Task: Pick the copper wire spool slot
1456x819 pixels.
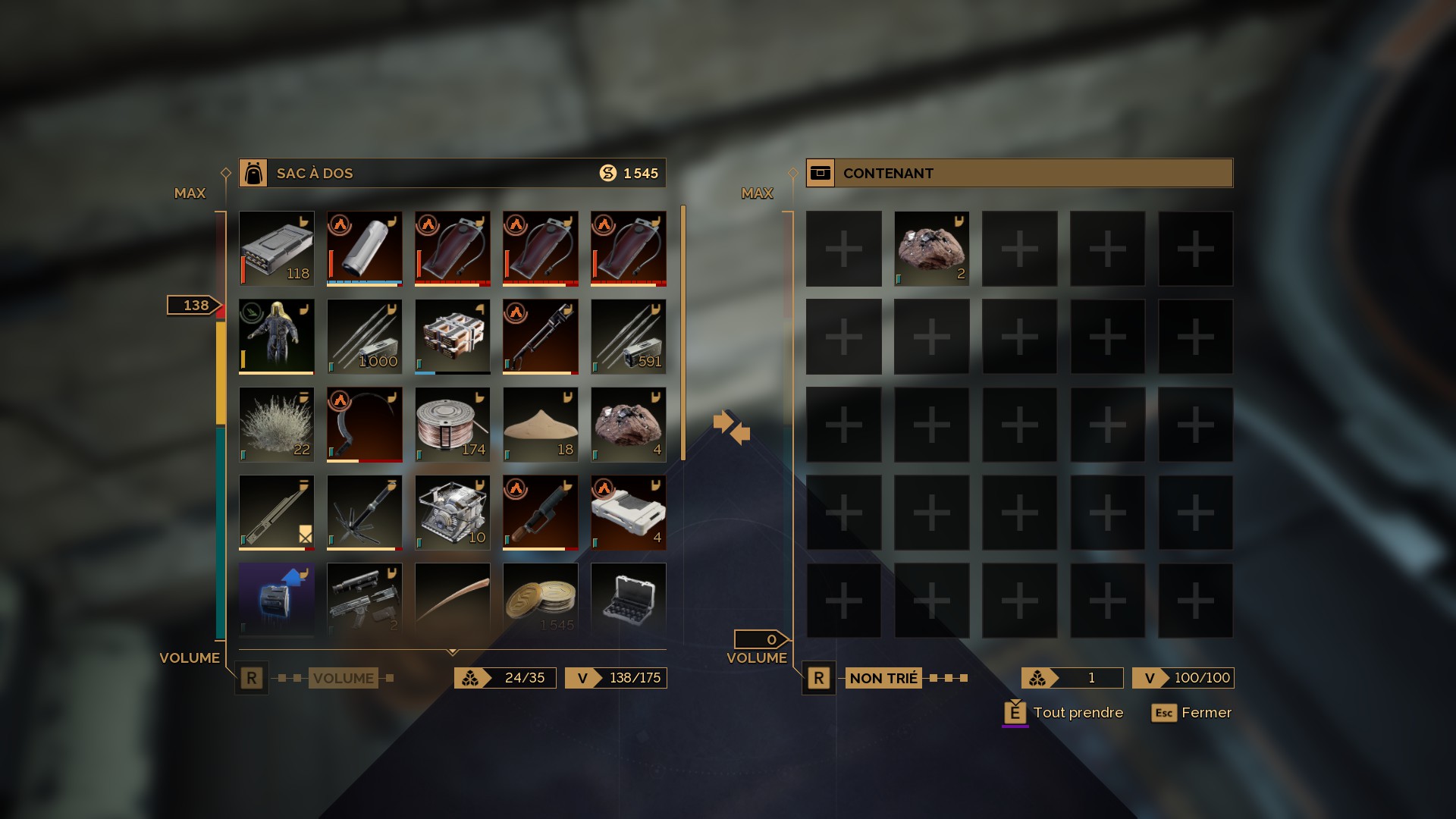Action: point(452,425)
